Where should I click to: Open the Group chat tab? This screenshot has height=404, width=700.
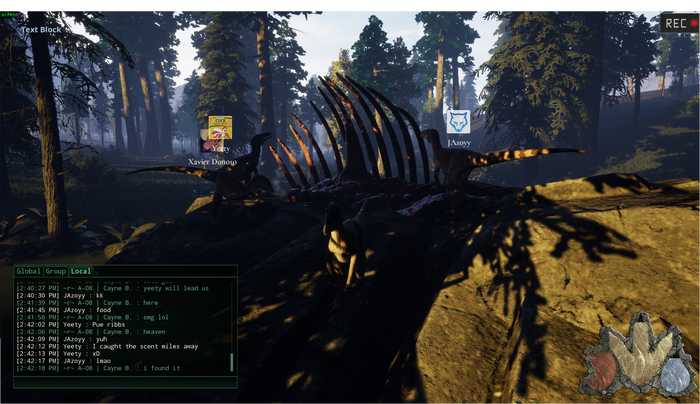pyautogui.click(x=56, y=271)
